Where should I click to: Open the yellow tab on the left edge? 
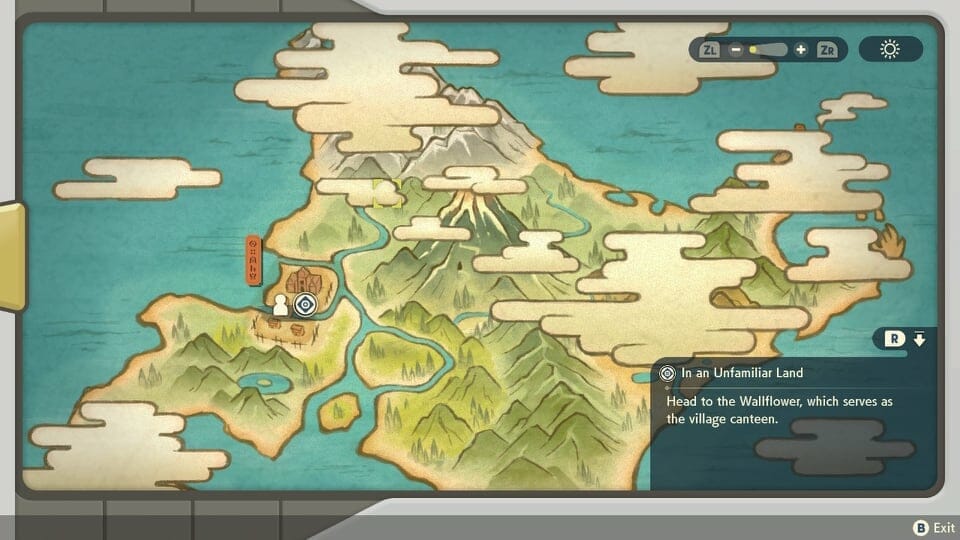tap(10, 256)
